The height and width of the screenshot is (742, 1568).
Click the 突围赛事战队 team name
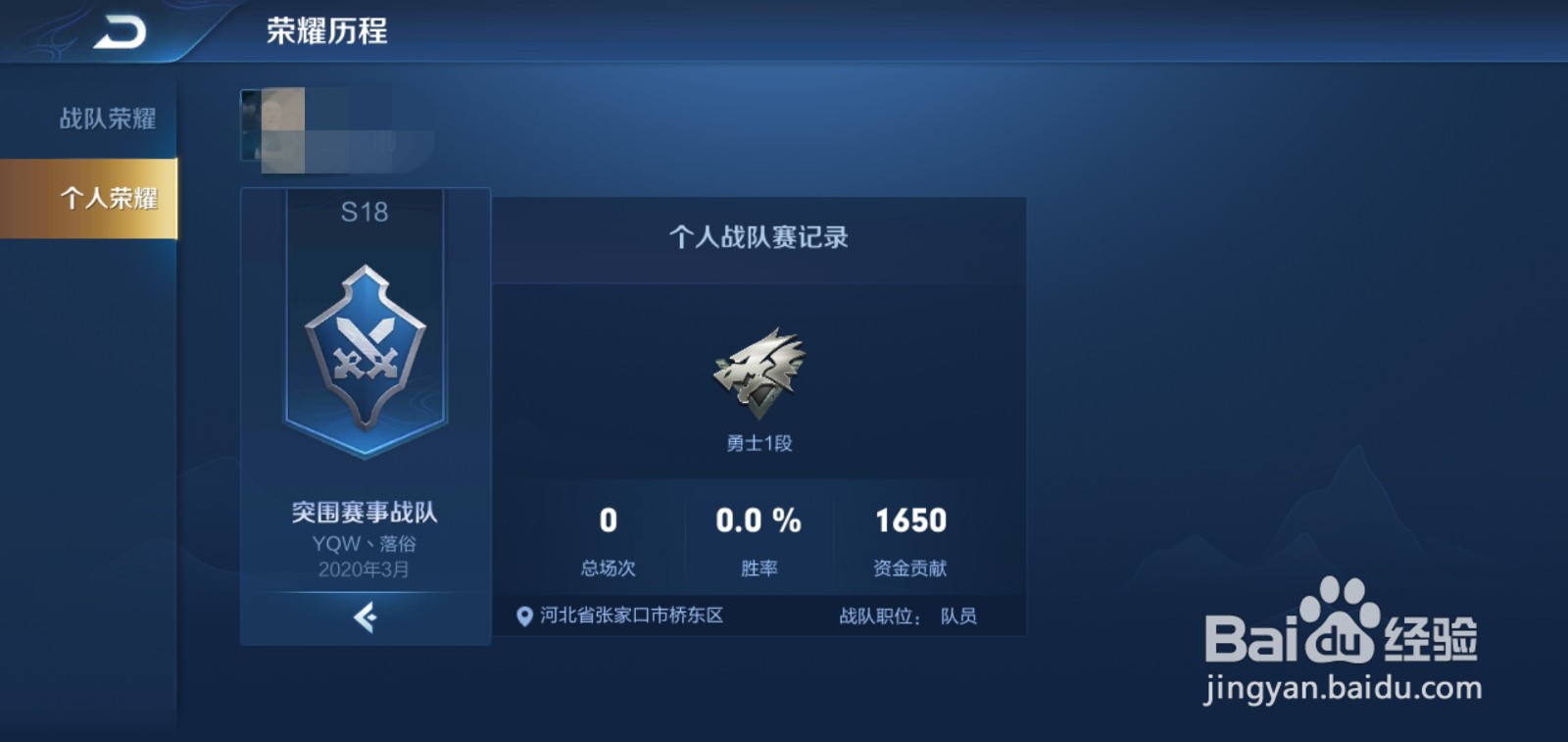coord(365,512)
